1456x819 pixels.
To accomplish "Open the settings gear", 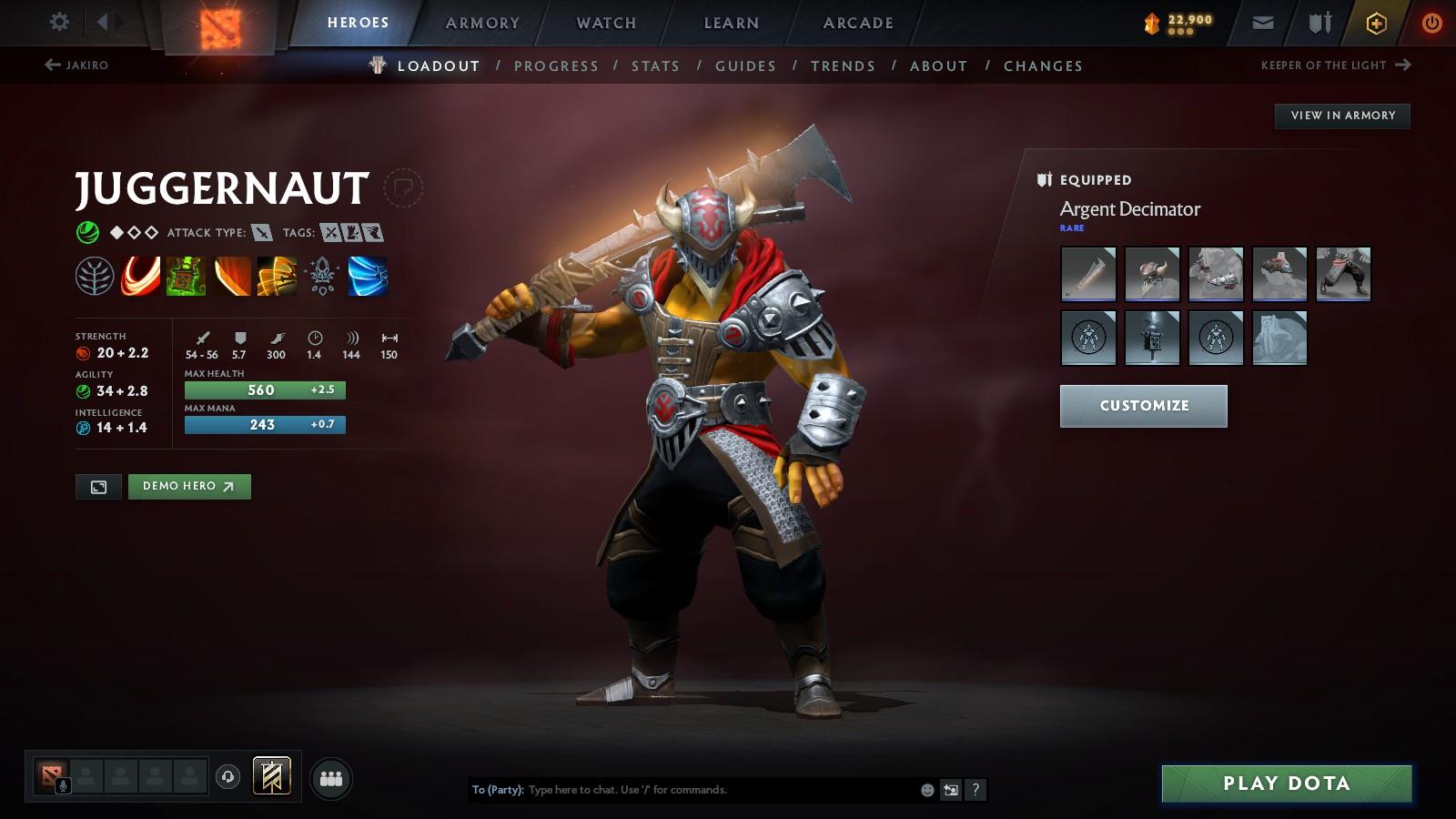I will (58, 22).
